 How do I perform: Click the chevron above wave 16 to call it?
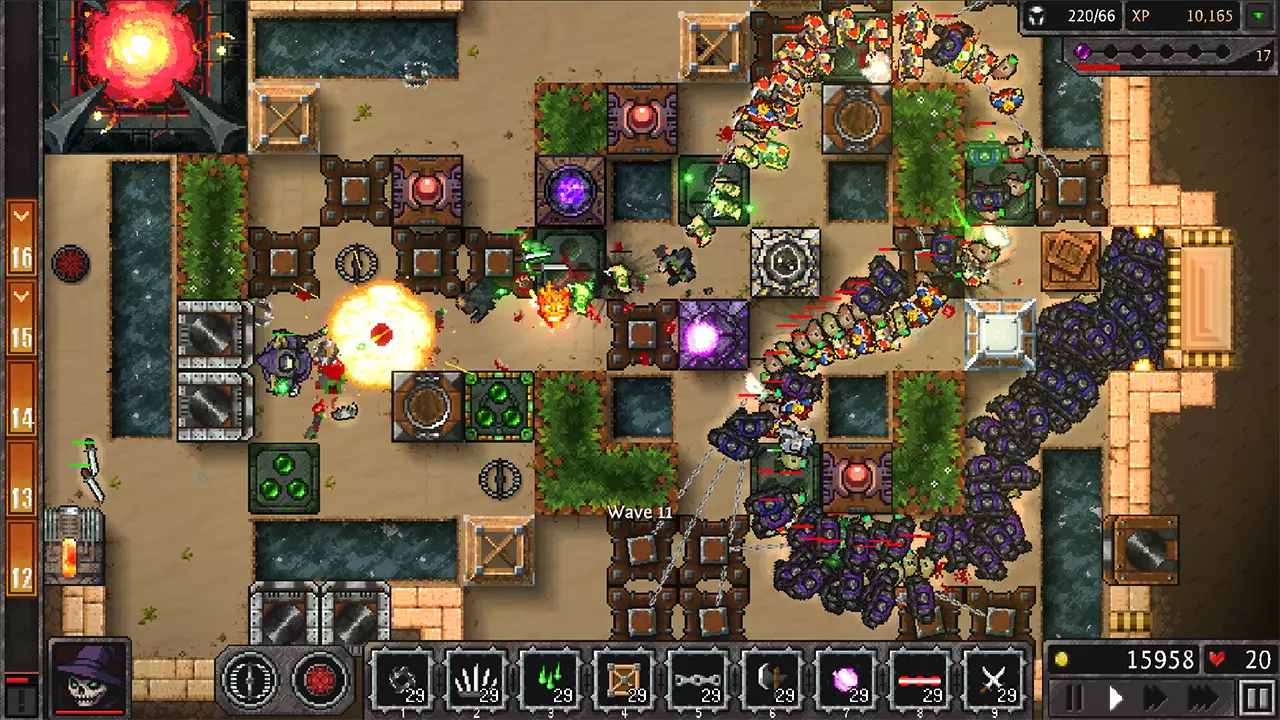pos(20,214)
